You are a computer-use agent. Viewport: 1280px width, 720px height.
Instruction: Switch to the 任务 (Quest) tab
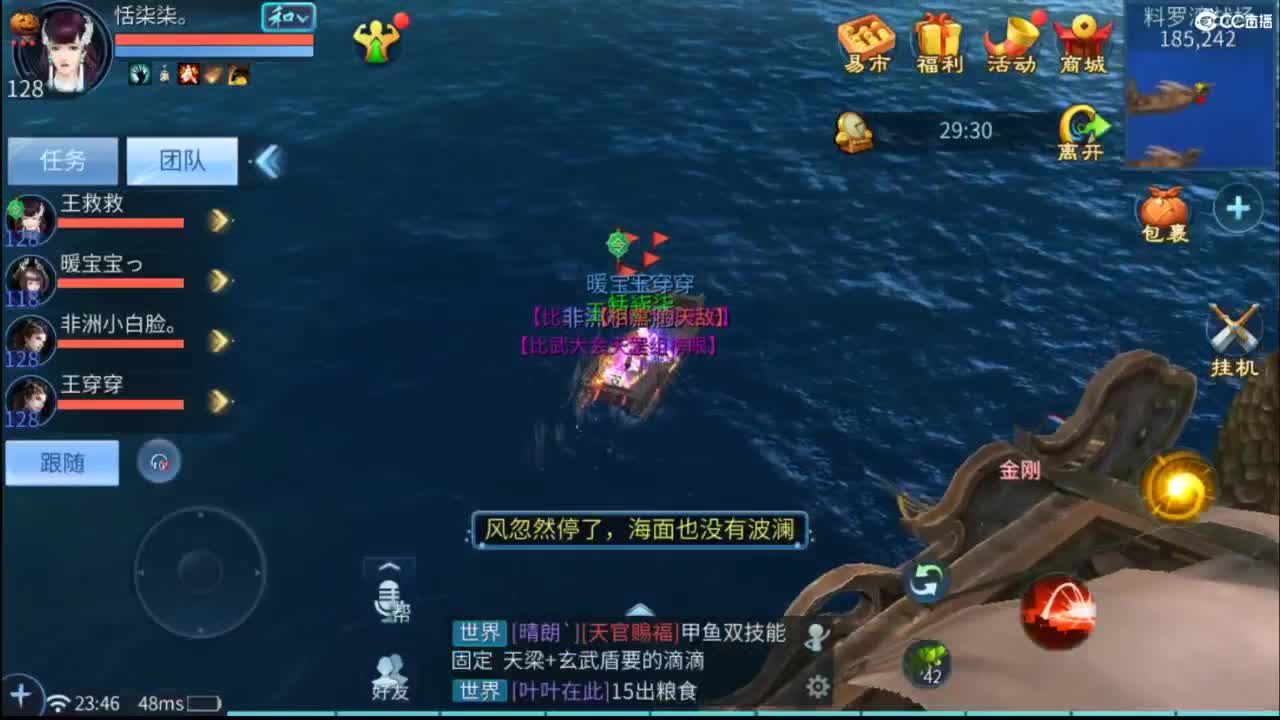(62, 160)
